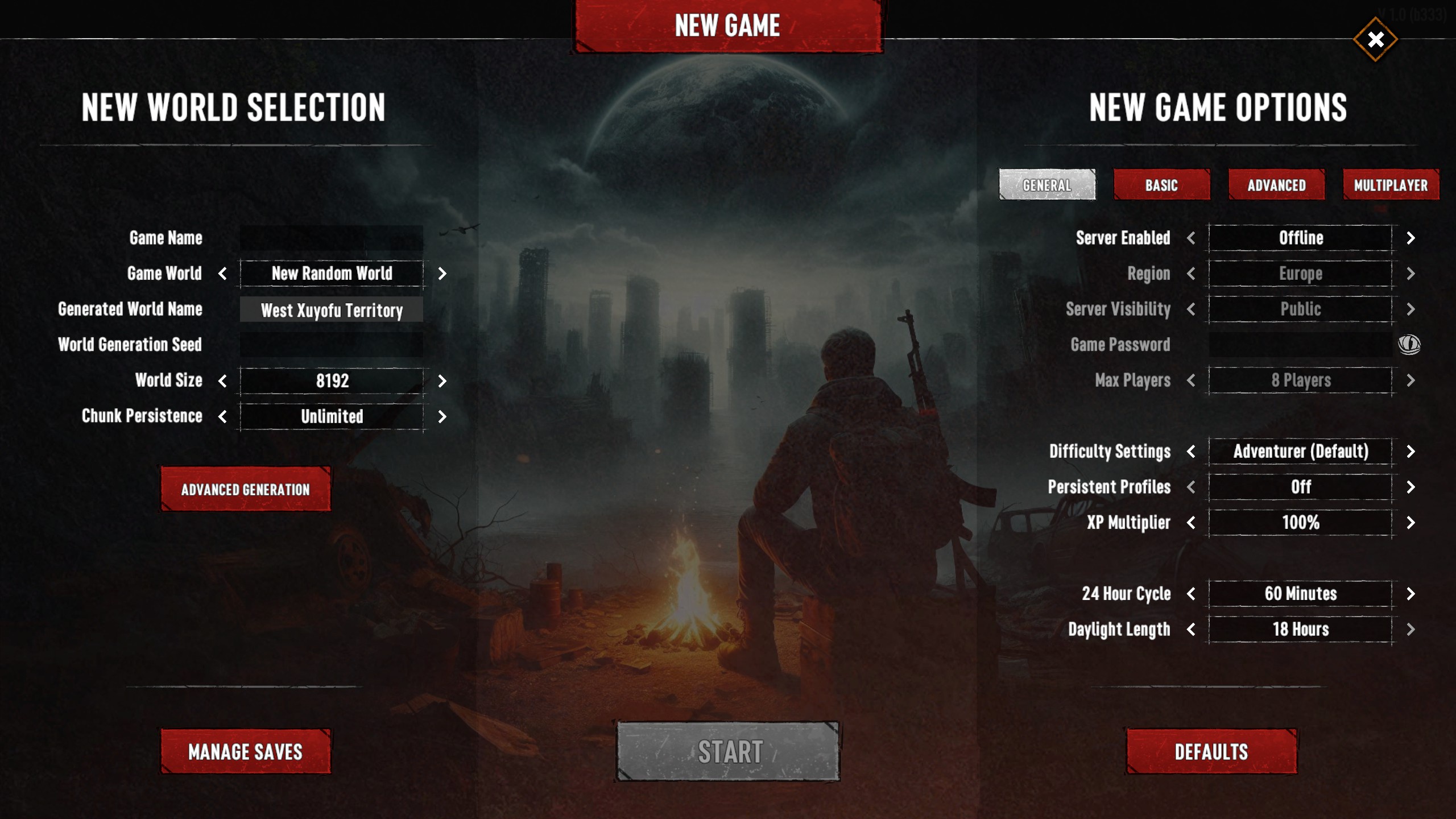Open Advanced Generation settings
The height and width of the screenshot is (819, 1456).
pos(245,489)
